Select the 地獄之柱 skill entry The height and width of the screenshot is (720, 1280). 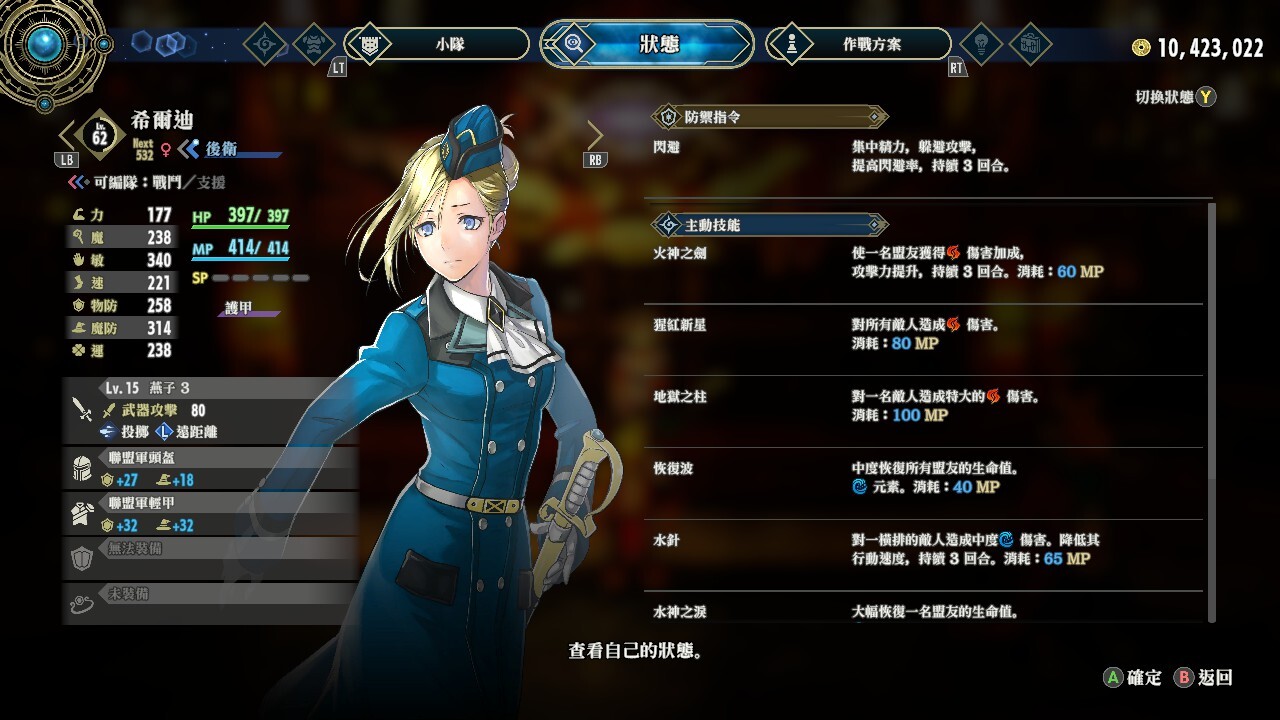click(925, 406)
